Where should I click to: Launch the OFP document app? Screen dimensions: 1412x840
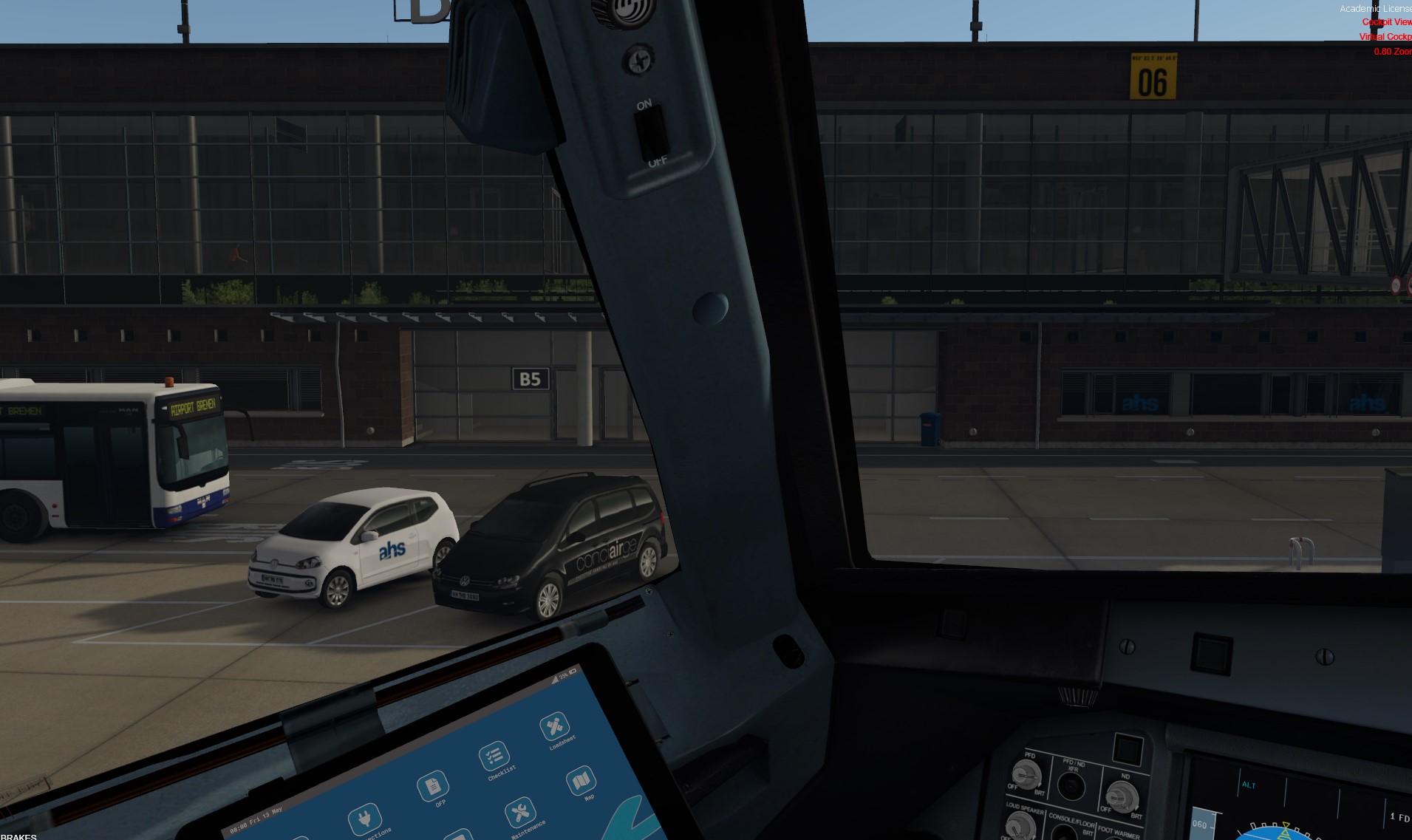point(432,786)
